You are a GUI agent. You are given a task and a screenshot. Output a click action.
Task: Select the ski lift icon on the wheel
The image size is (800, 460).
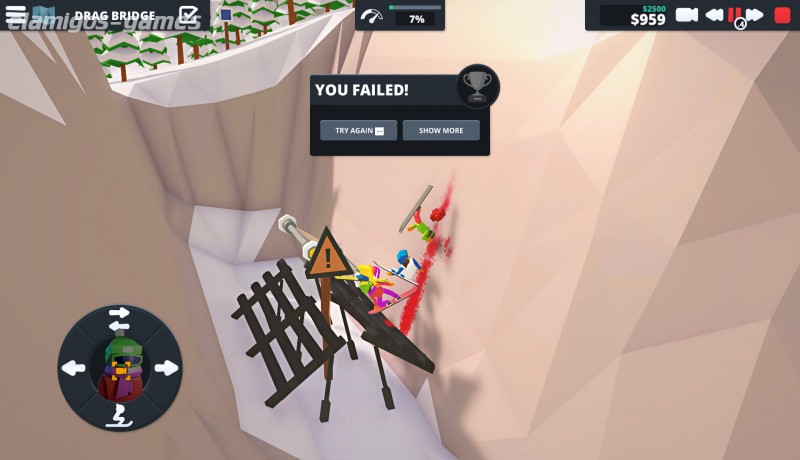point(119,413)
